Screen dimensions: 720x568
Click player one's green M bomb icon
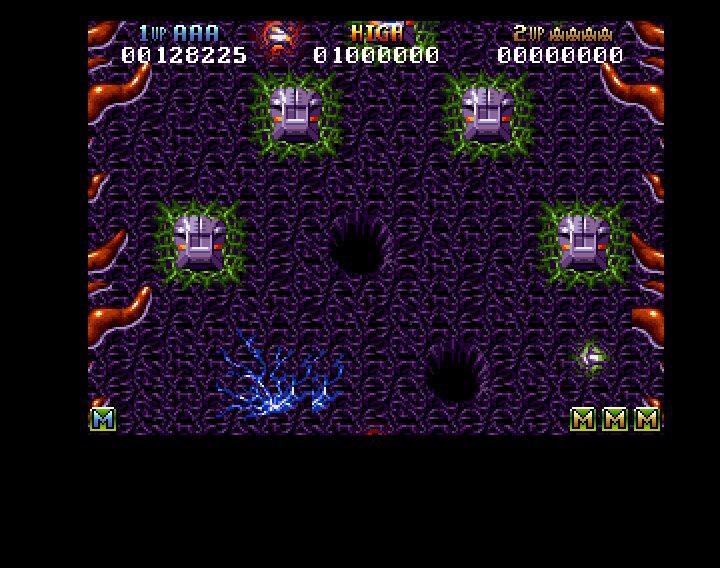click(x=103, y=419)
